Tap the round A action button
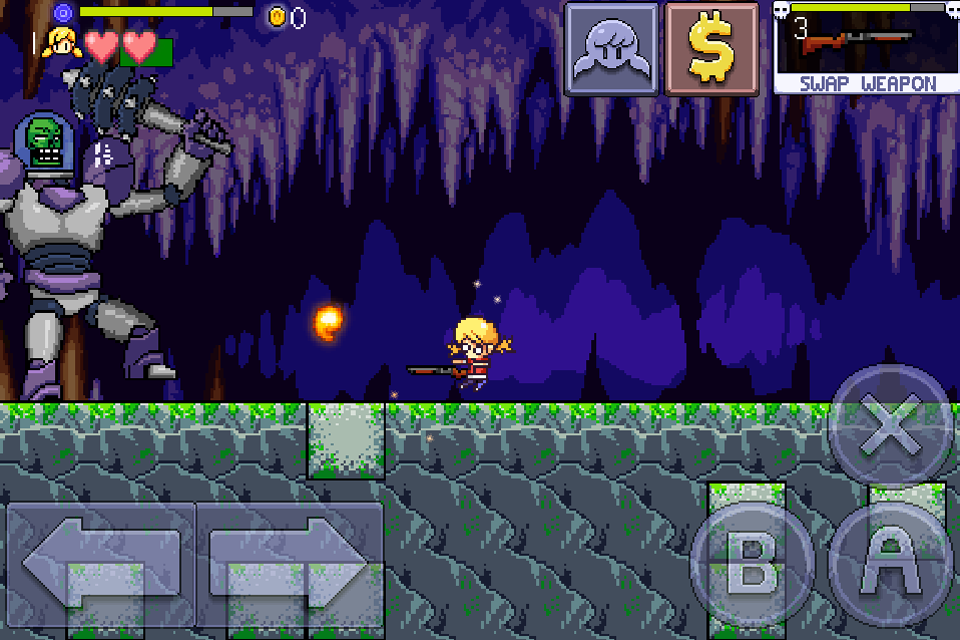Image resolution: width=960 pixels, height=640 pixels. click(x=890, y=566)
